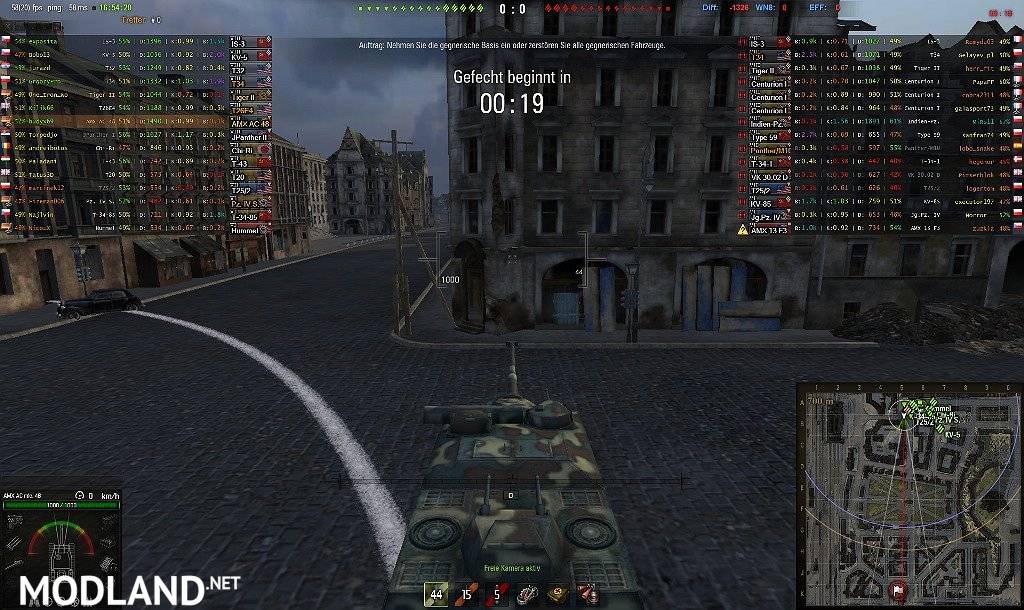Click the enemy Type 59 row
The image size is (1024, 610).
point(880,134)
